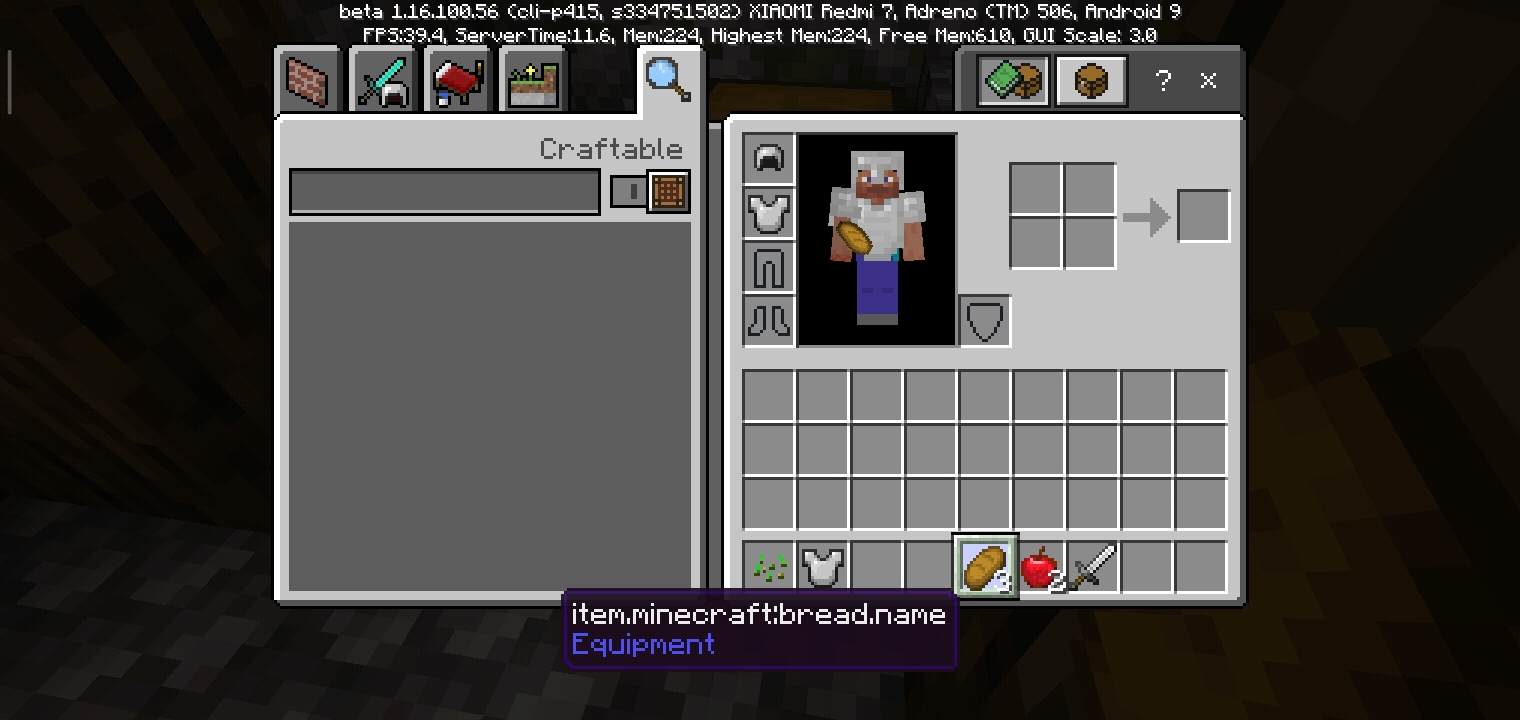This screenshot has height=720, width=1520.
Task: Pick the seeds in the hotbar
Action: click(769, 567)
